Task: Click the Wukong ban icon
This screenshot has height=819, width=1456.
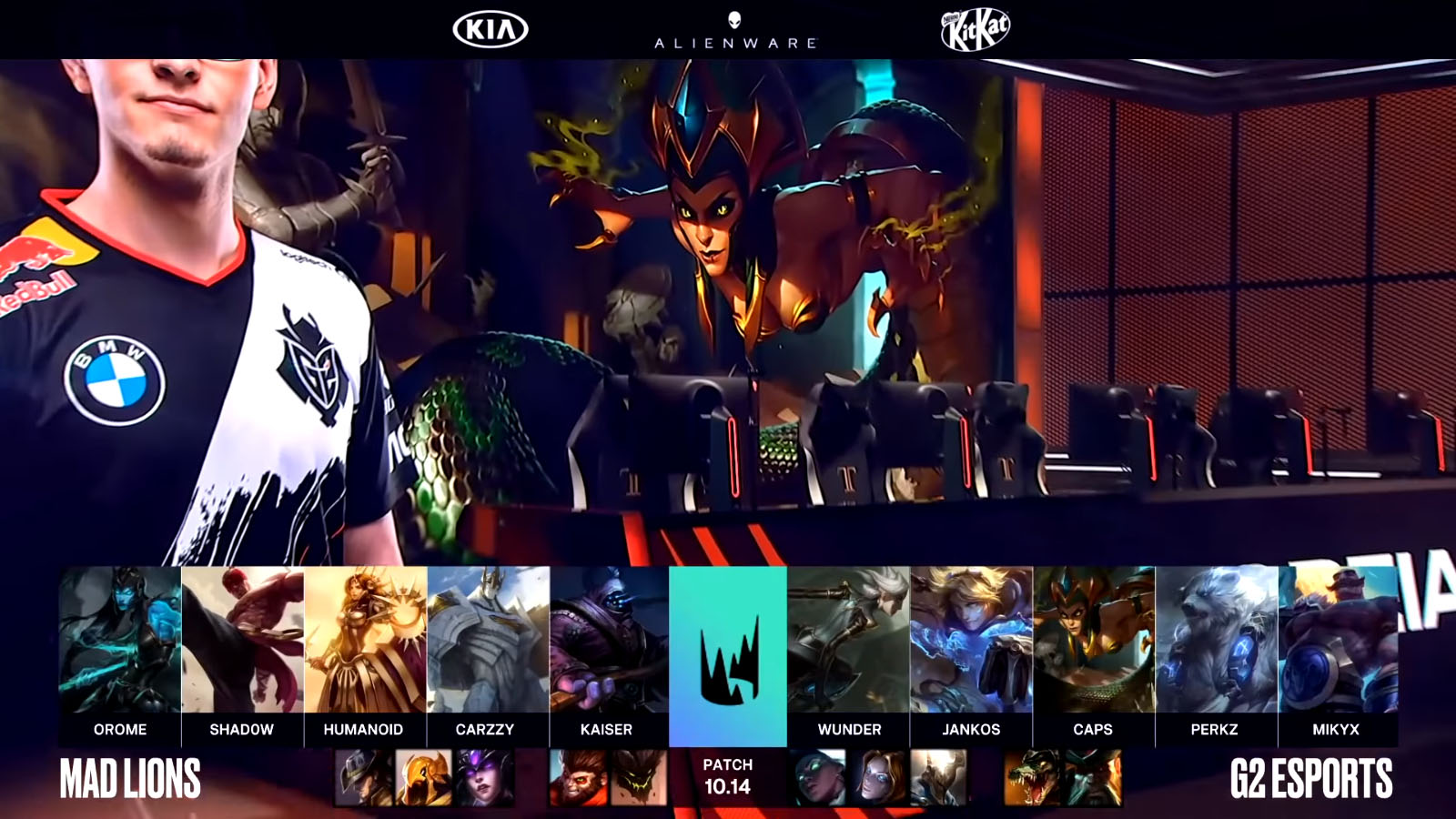Action: [x=578, y=778]
